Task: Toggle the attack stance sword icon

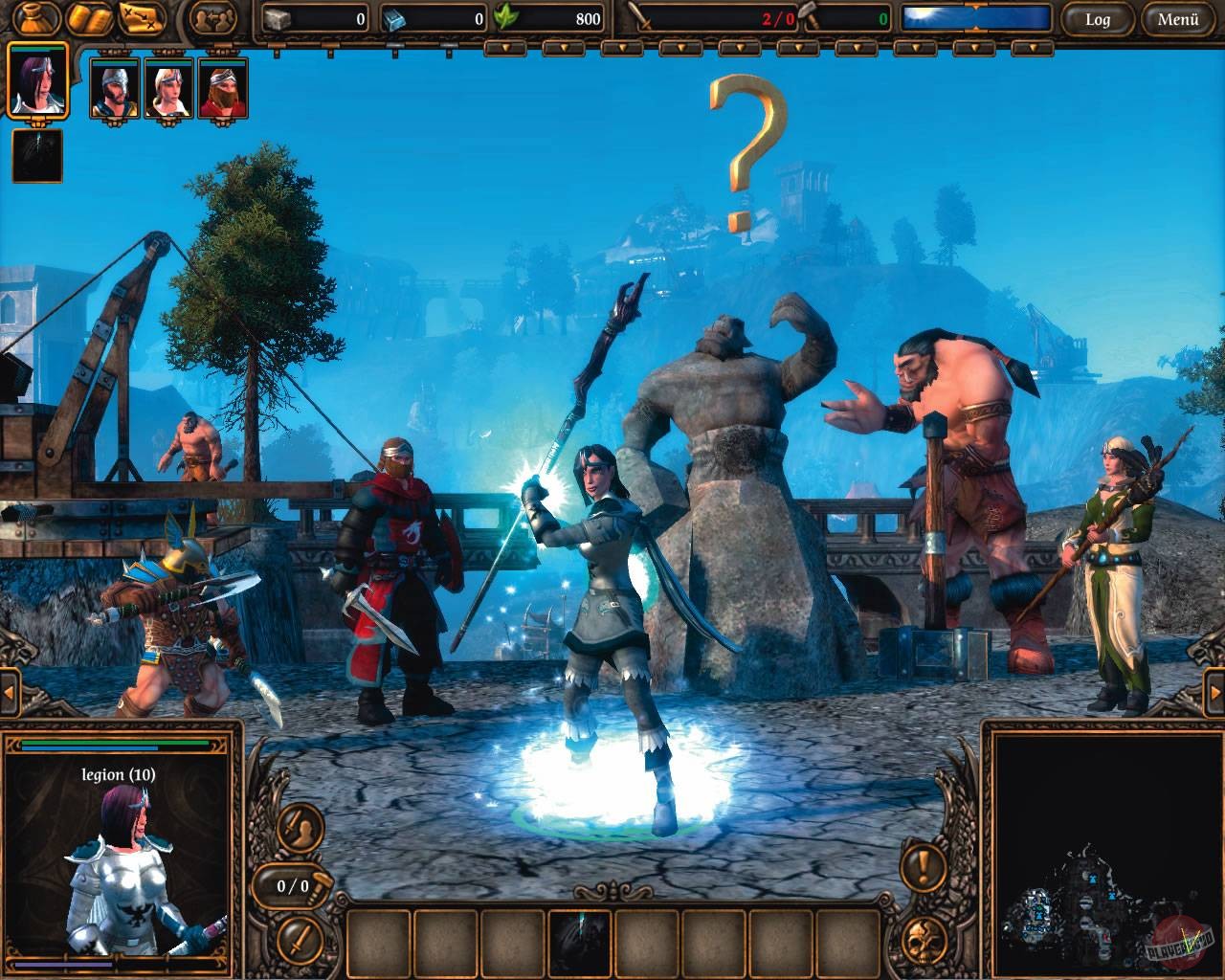Action: click(x=299, y=941)
